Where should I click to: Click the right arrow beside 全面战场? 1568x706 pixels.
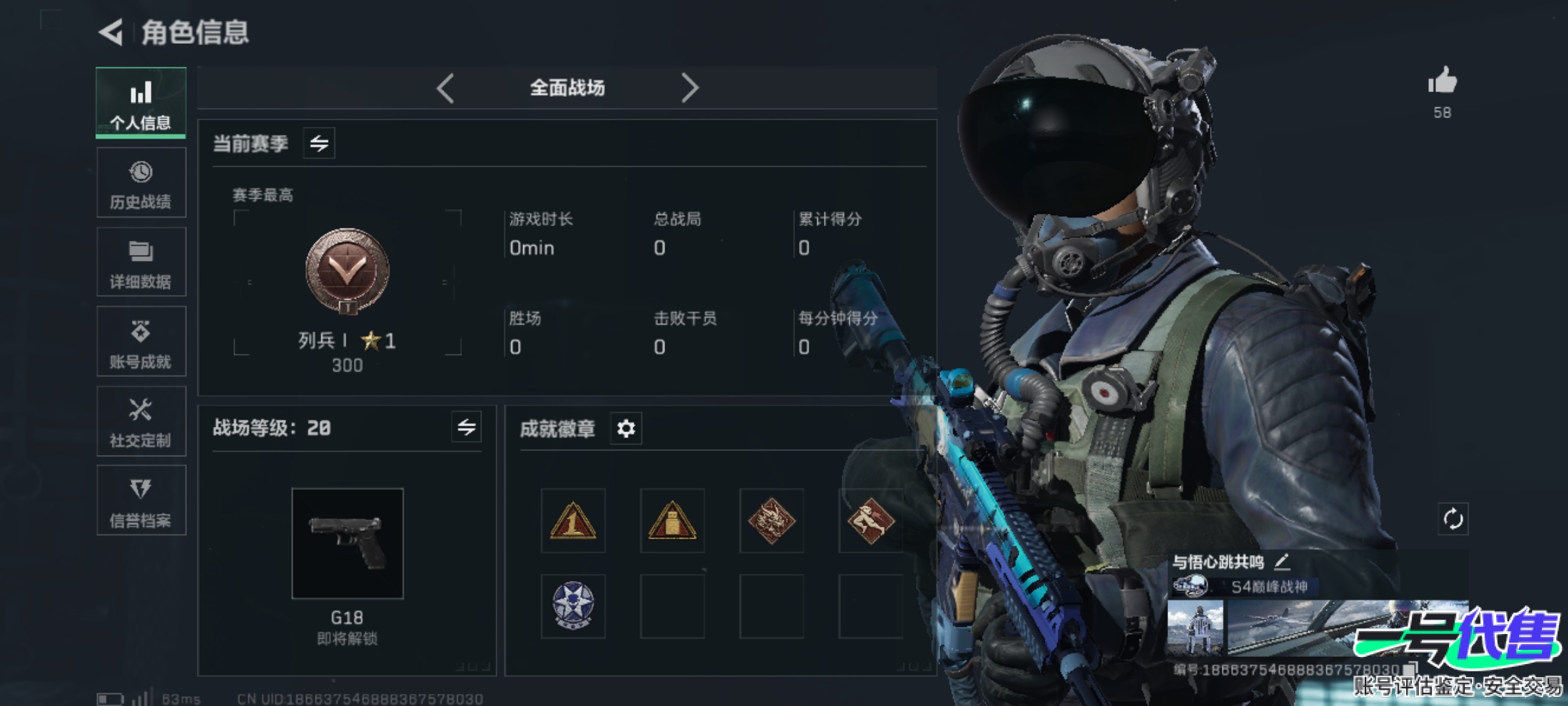click(x=689, y=88)
